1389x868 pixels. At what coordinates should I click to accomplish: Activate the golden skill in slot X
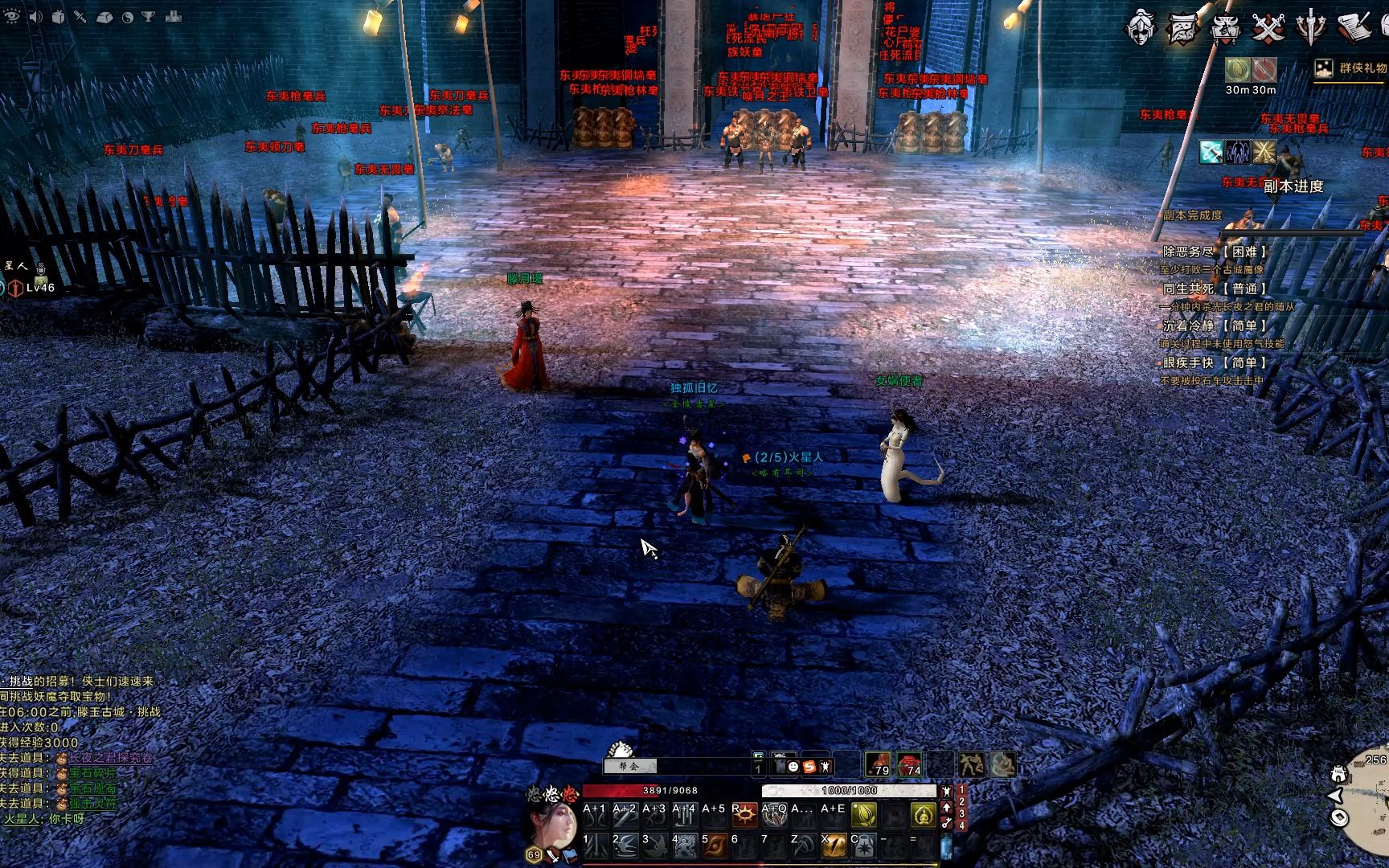[x=834, y=845]
